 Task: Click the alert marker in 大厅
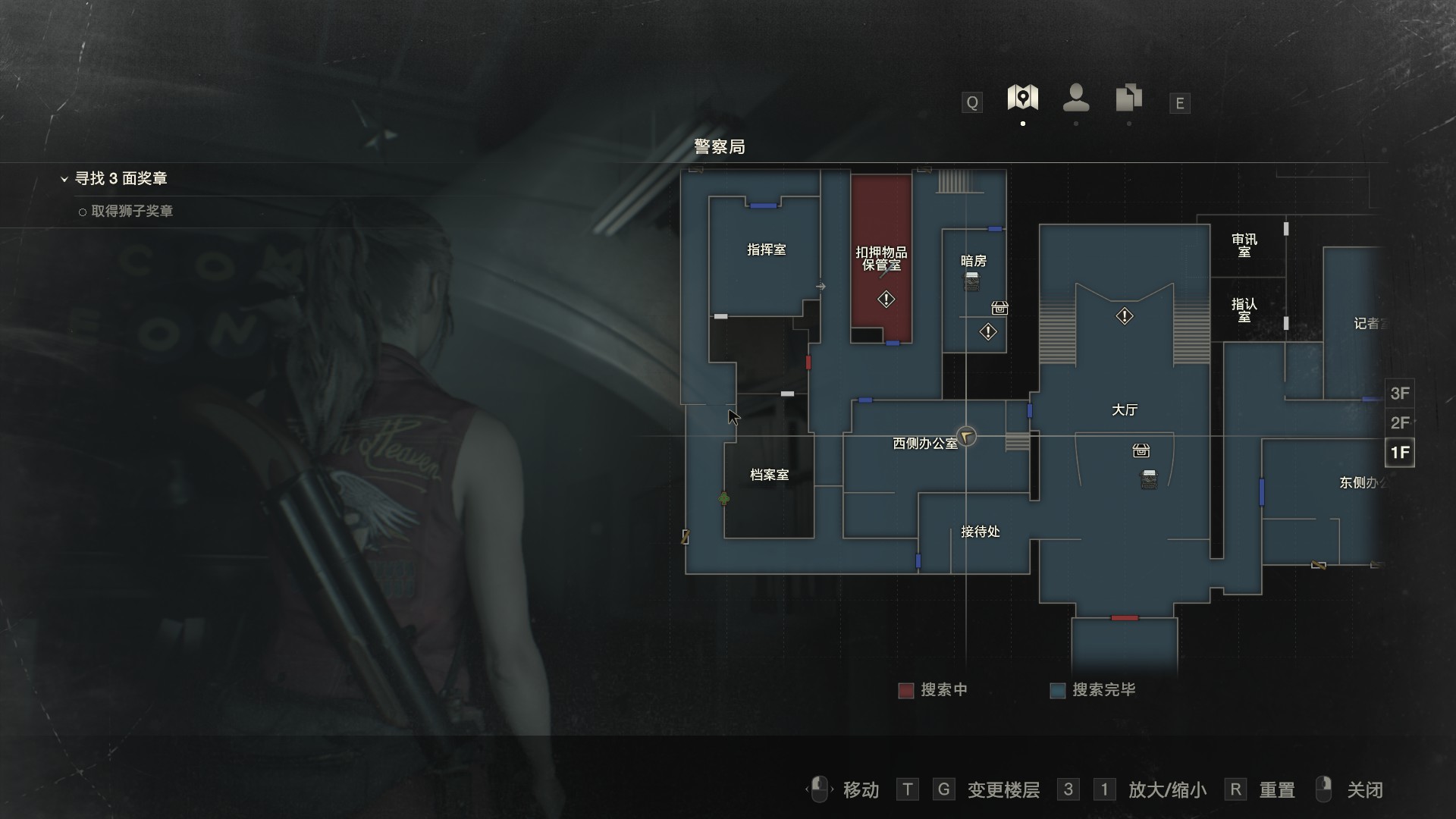point(1124,315)
